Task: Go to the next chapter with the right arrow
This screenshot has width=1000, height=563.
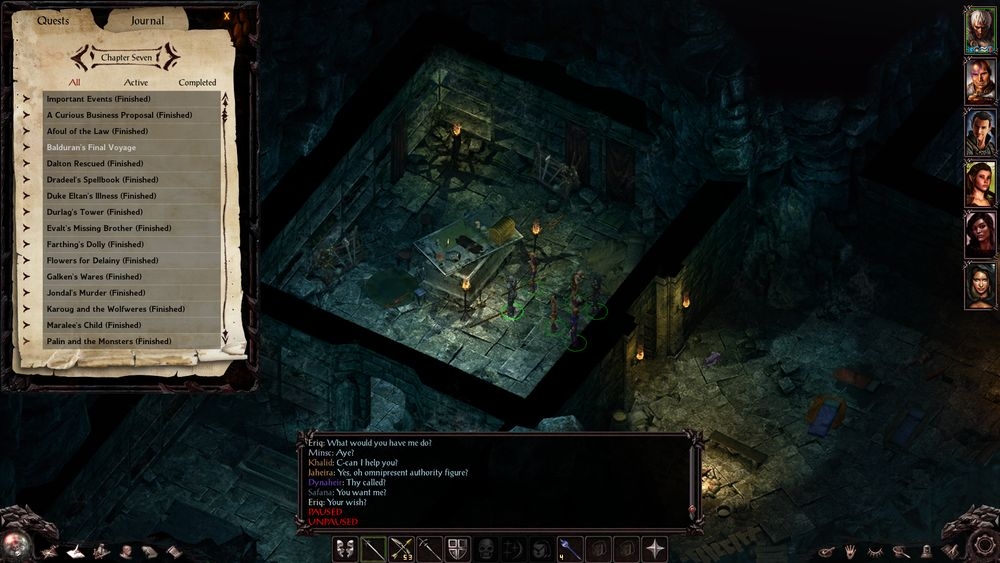Action: coord(171,56)
